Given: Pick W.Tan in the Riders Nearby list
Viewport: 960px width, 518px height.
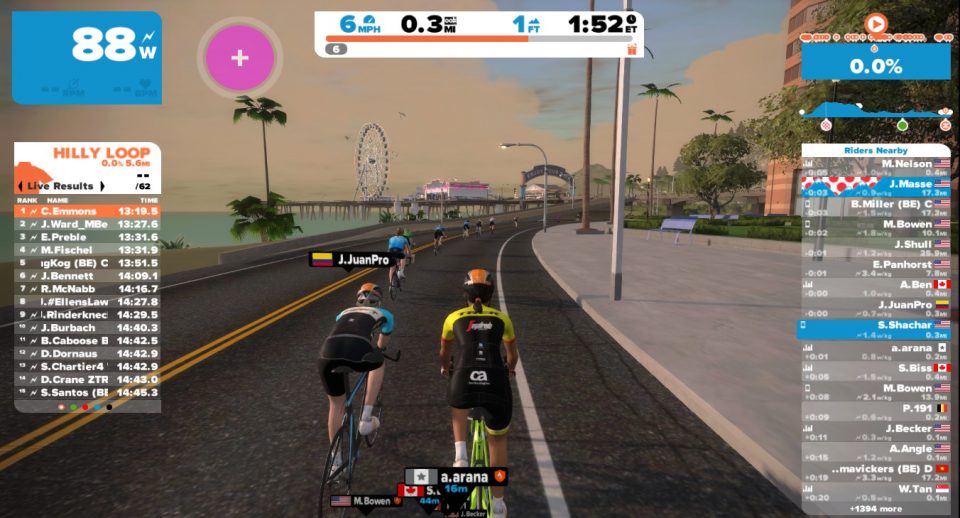Looking at the screenshot, I should (877, 492).
